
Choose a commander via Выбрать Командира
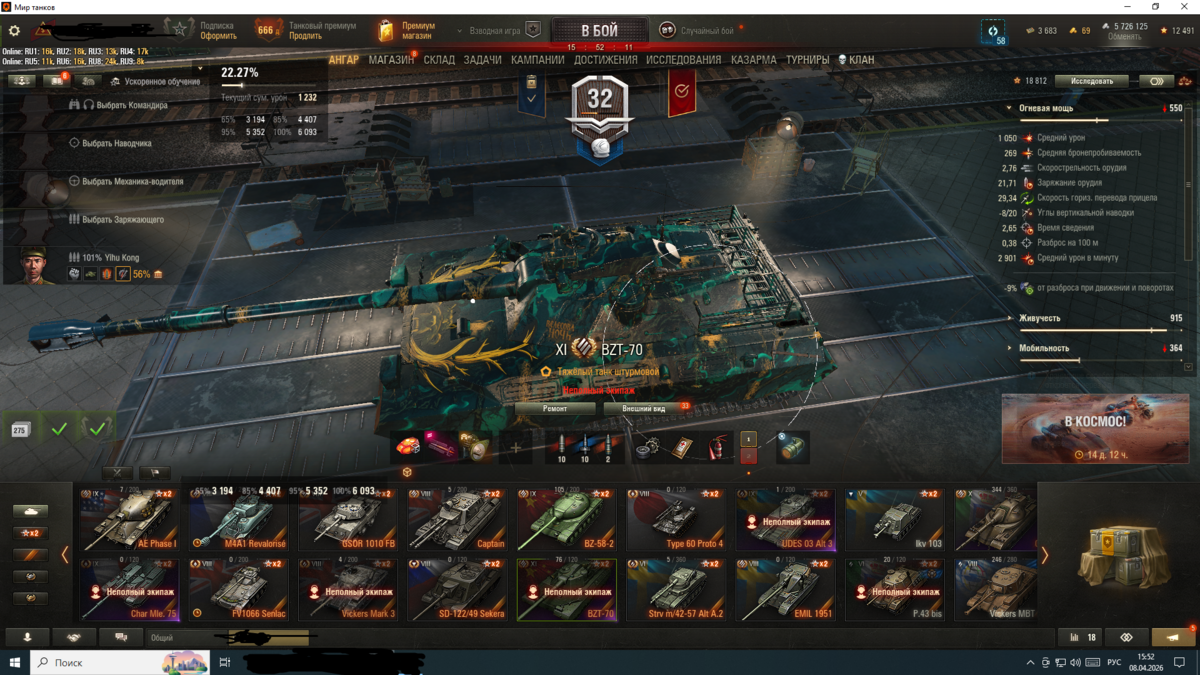tap(125, 105)
